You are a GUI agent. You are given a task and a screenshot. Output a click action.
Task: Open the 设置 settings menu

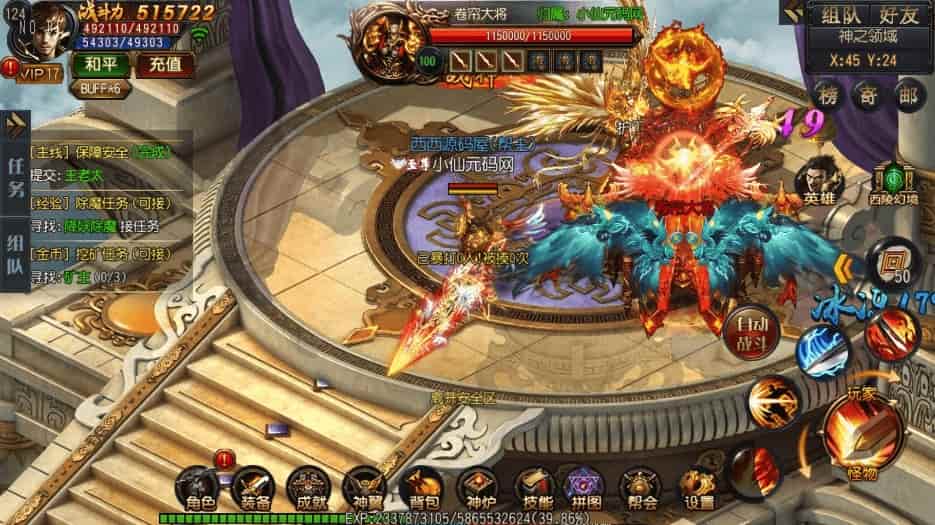pos(697,489)
